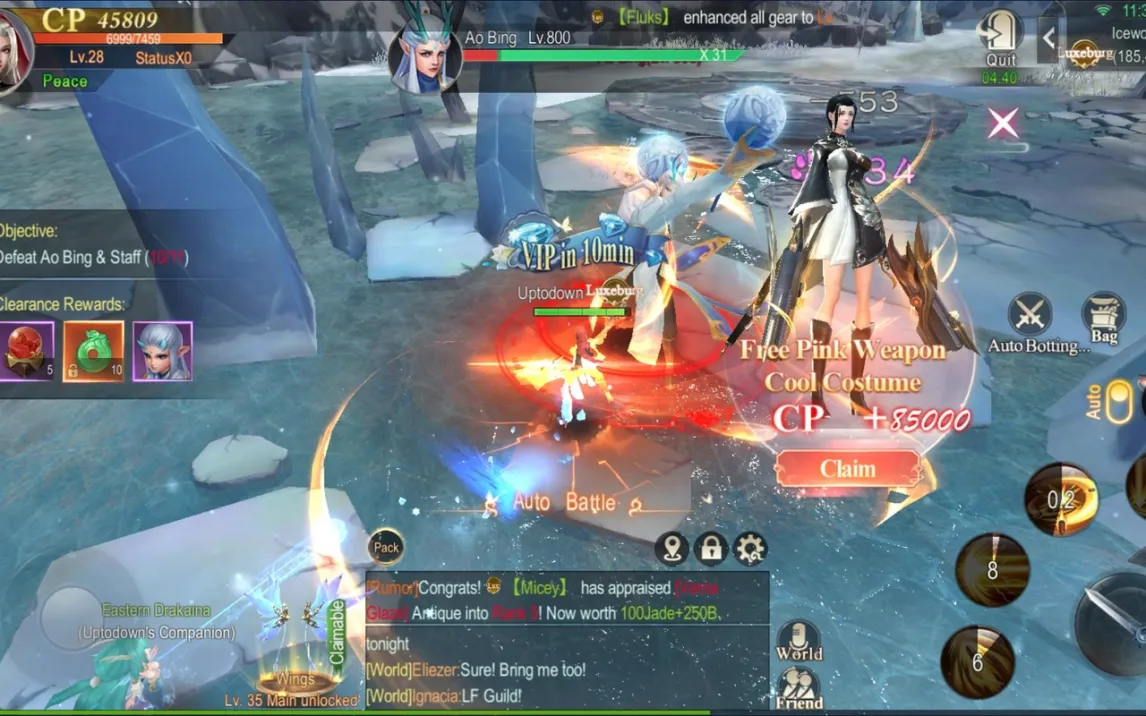Open the gear settings icon

[750, 548]
